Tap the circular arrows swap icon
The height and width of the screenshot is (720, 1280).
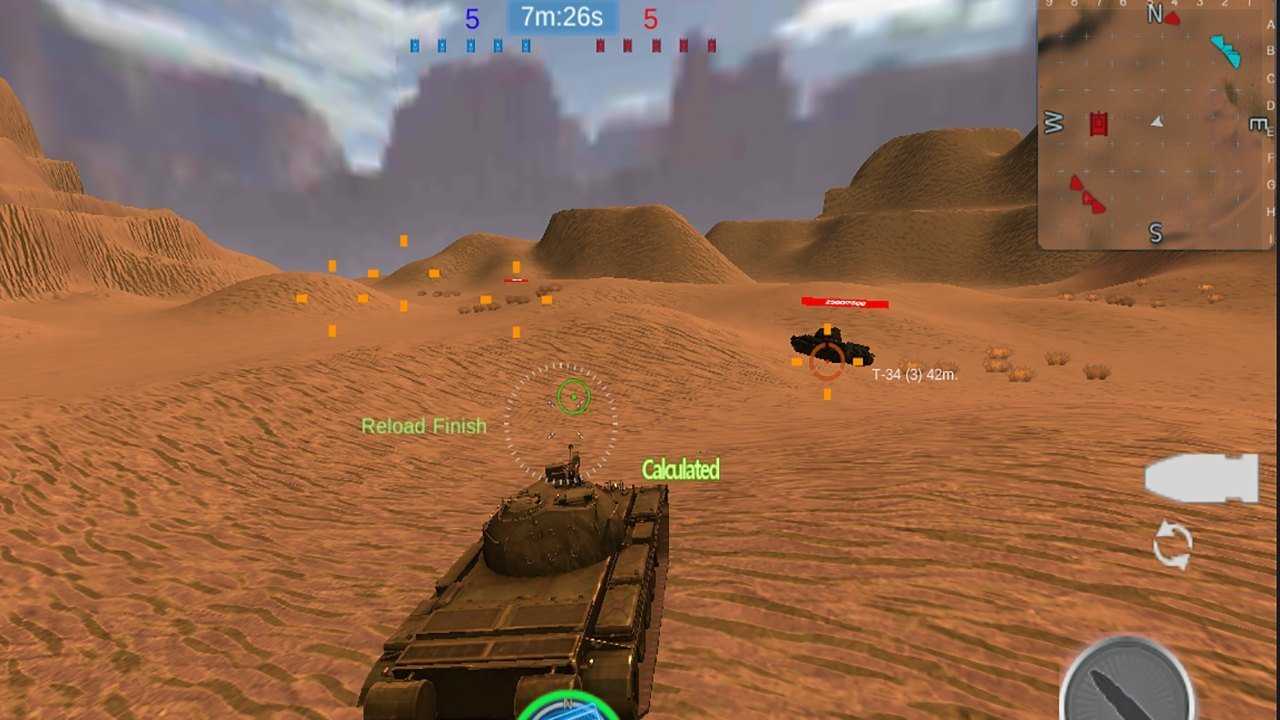pyautogui.click(x=1172, y=546)
